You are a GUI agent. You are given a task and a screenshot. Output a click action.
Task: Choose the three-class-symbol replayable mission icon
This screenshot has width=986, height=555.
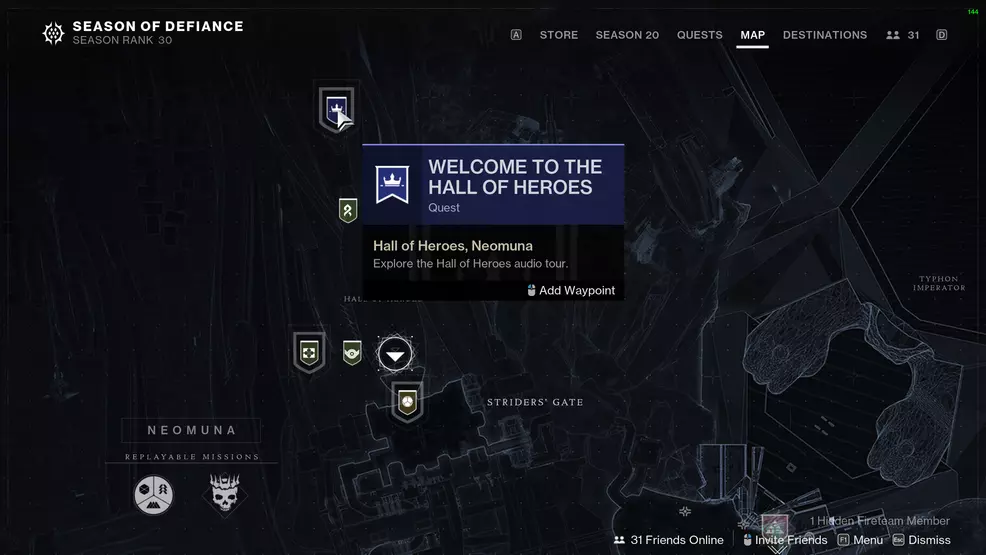pyautogui.click(x=154, y=495)
